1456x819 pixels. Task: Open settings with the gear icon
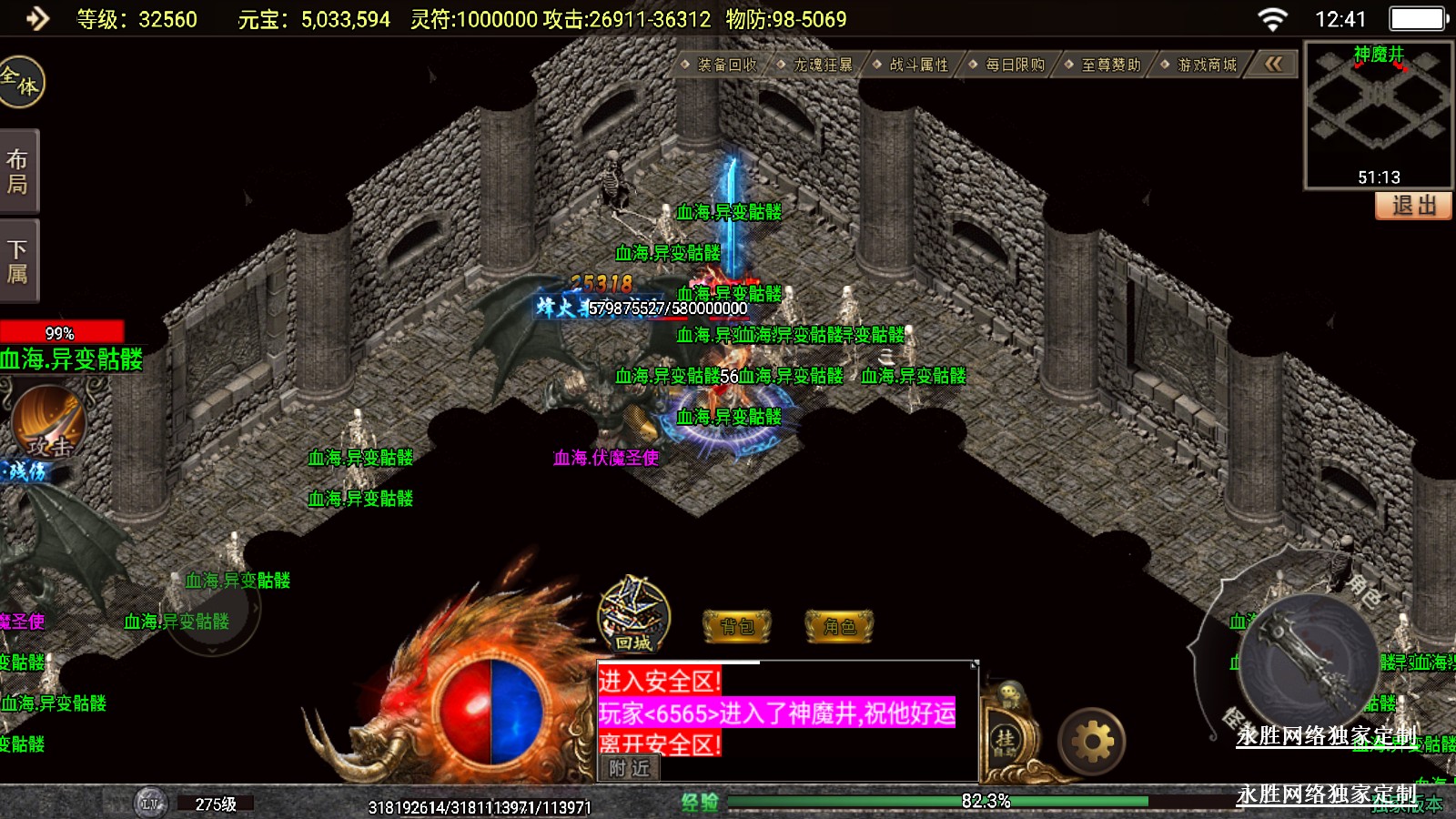(1092, 743)
